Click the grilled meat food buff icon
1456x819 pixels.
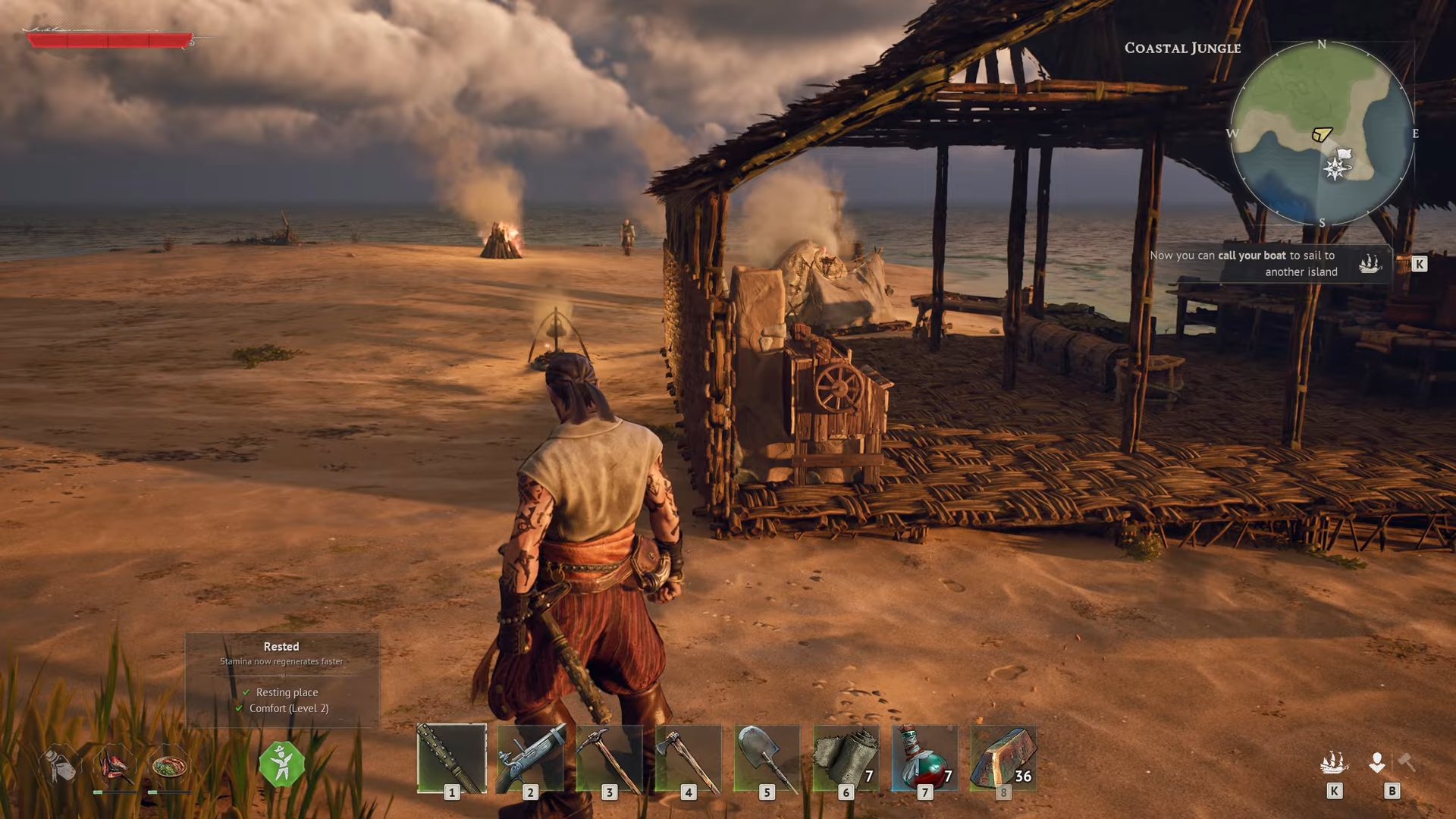coord(114,765)
